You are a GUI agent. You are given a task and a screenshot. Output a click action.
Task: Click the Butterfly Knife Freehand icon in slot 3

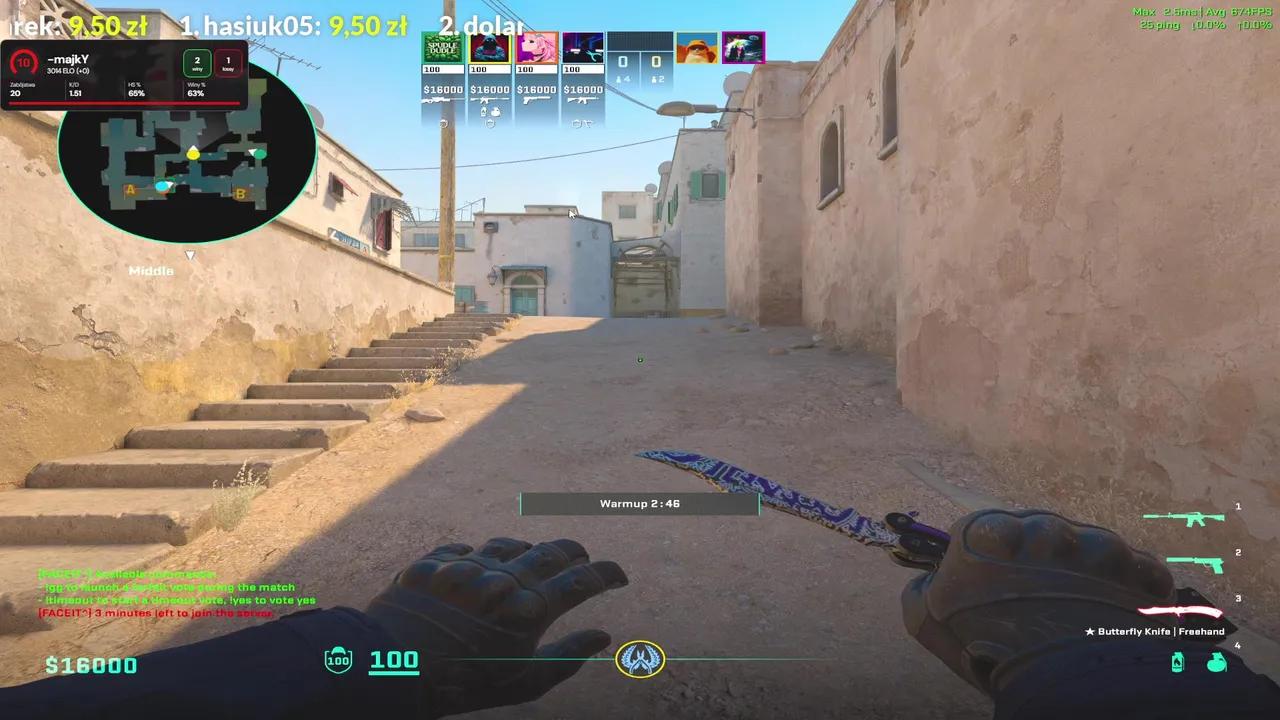tap(1185, 611)
